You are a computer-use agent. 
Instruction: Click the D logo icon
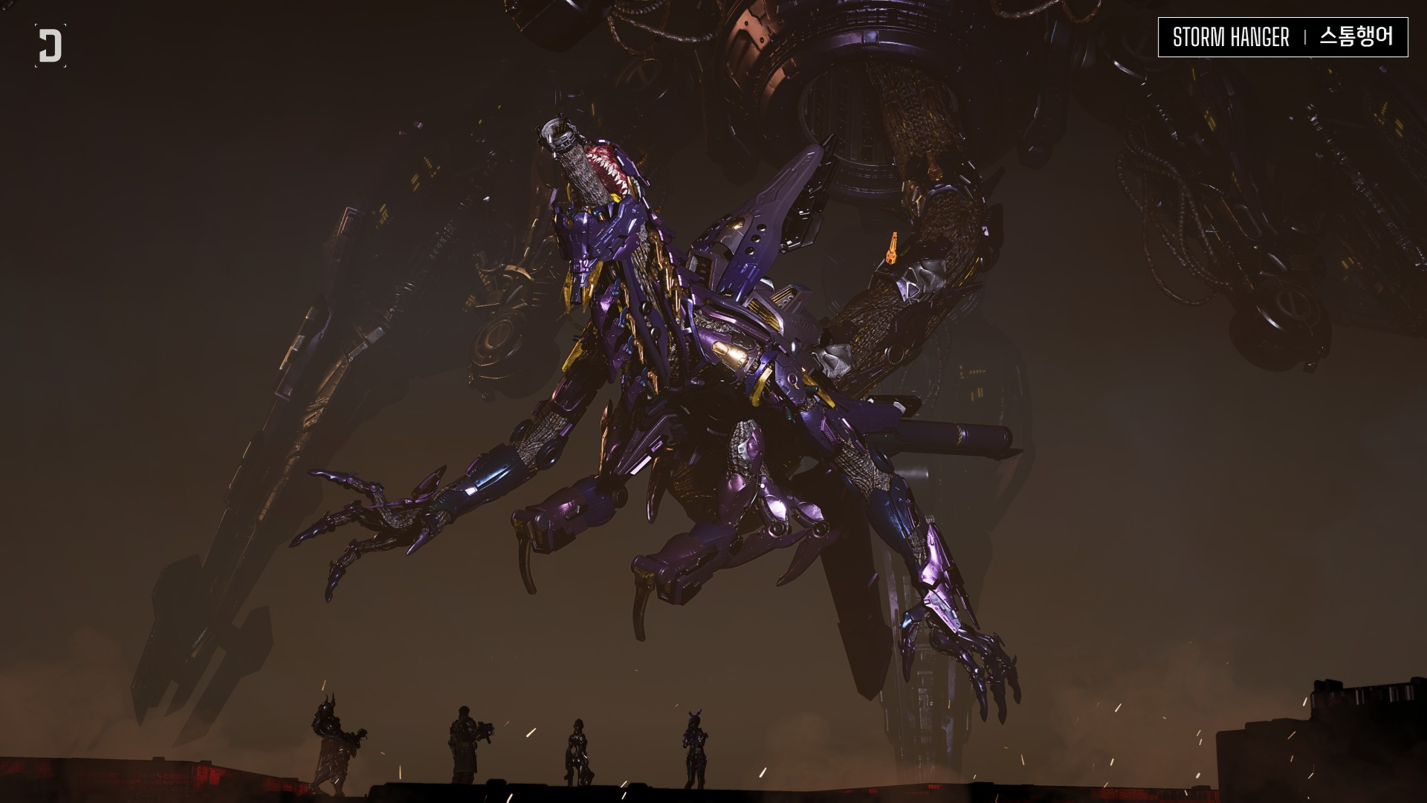point(50,46)
